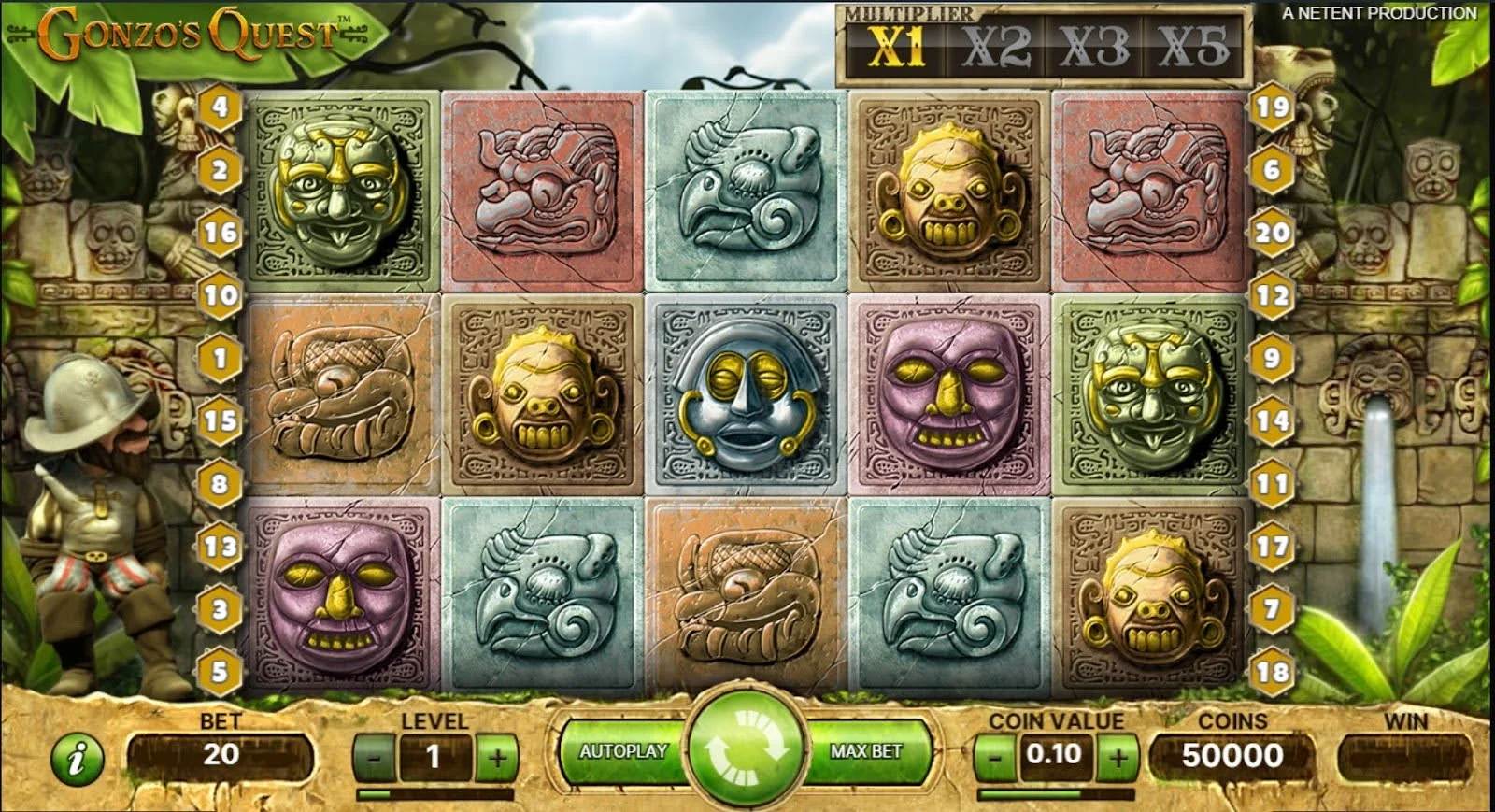Select payline number 4 marker
The width and height of the screenshot is (1495, 812).
coord(220,107)
